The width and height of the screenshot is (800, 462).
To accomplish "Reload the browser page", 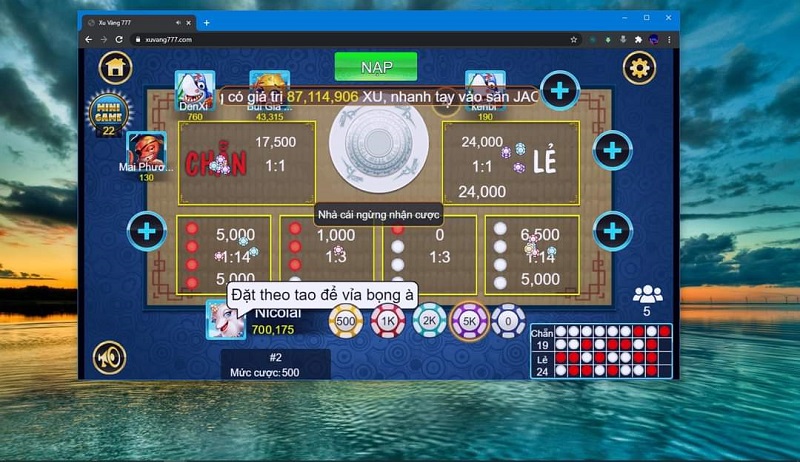I will [x=119, y=39].
